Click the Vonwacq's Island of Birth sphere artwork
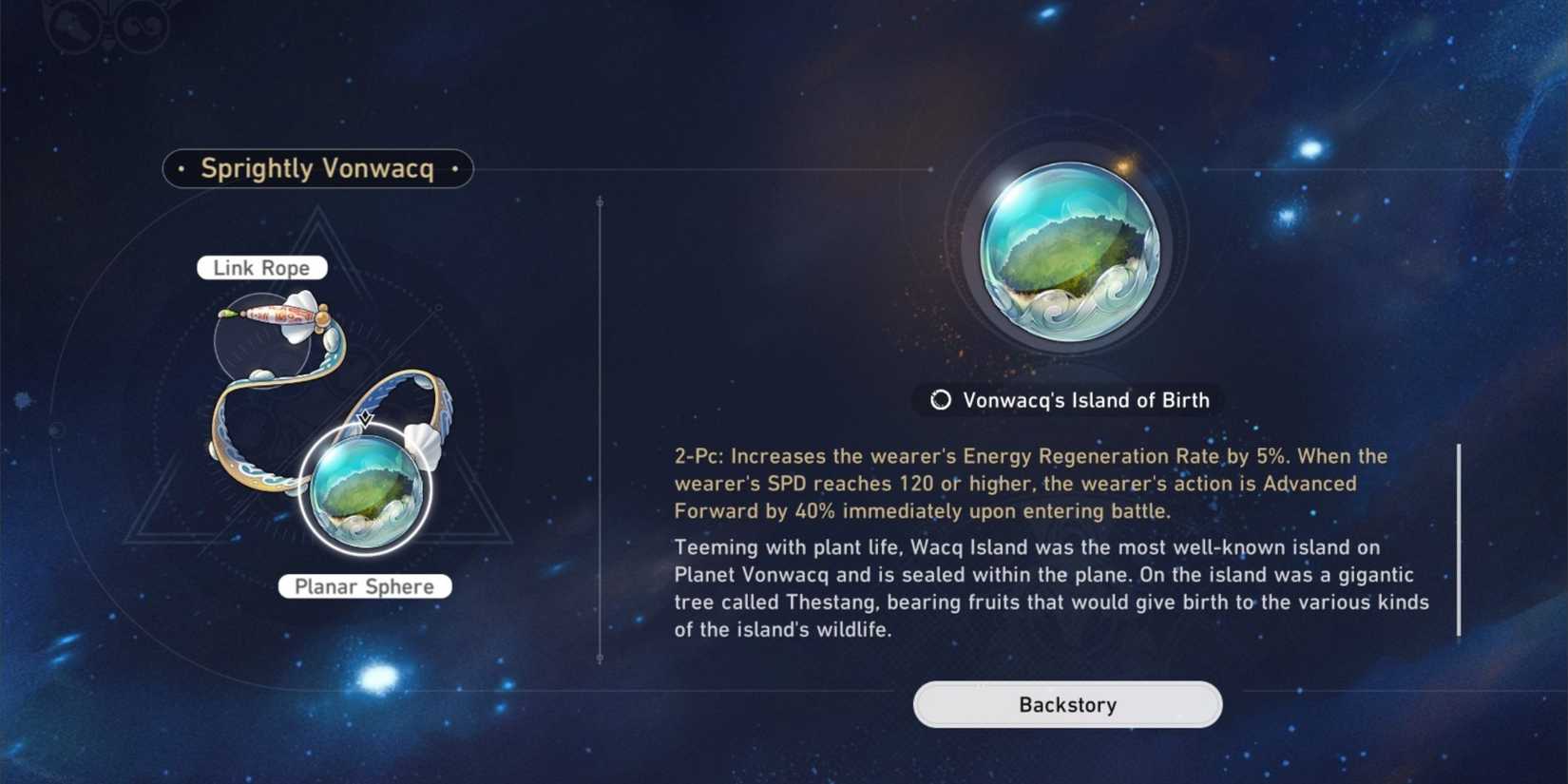The image size is (1568, 784). pos(1066,247)
